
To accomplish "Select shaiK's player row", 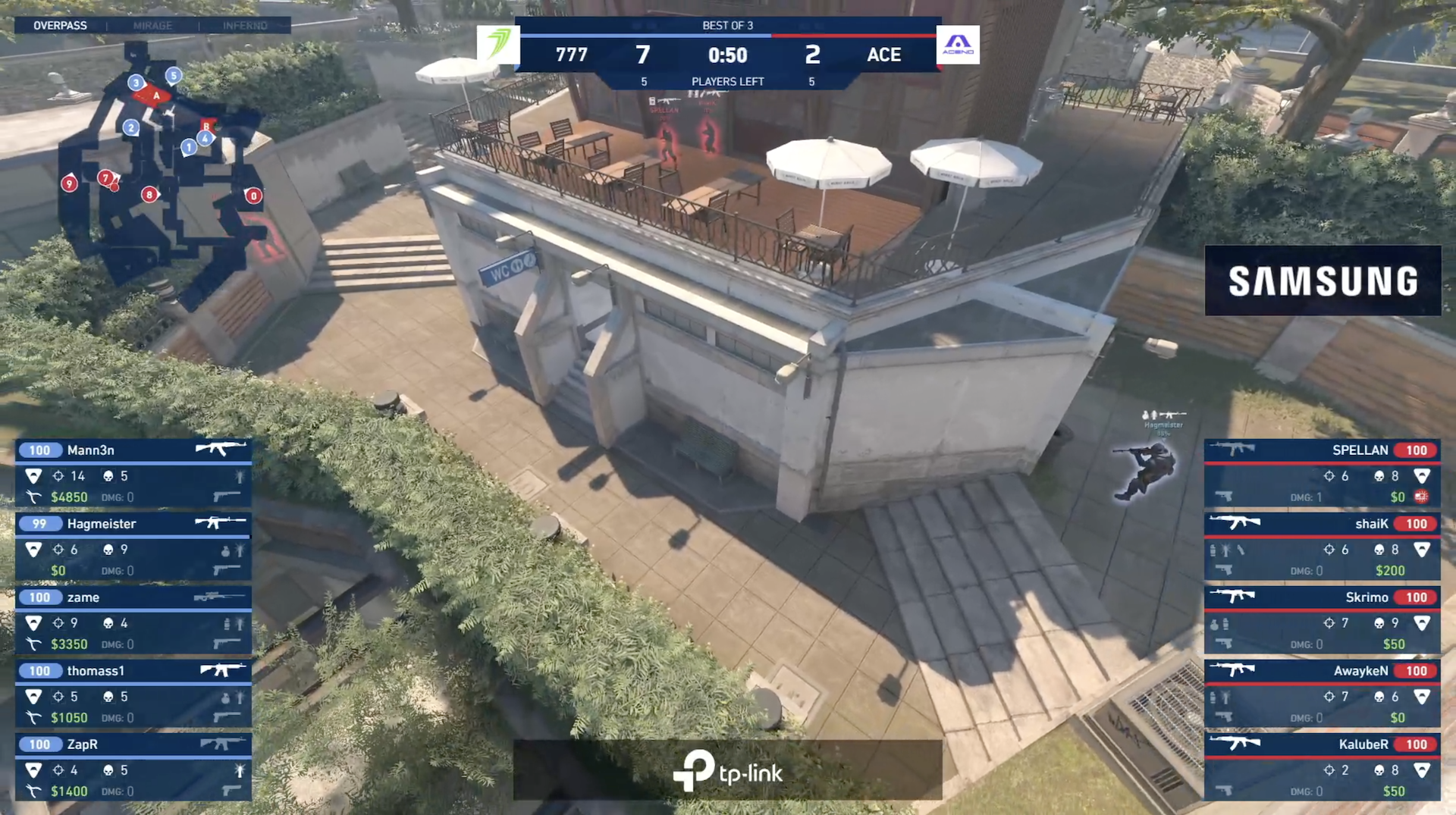I will 1322,546.
